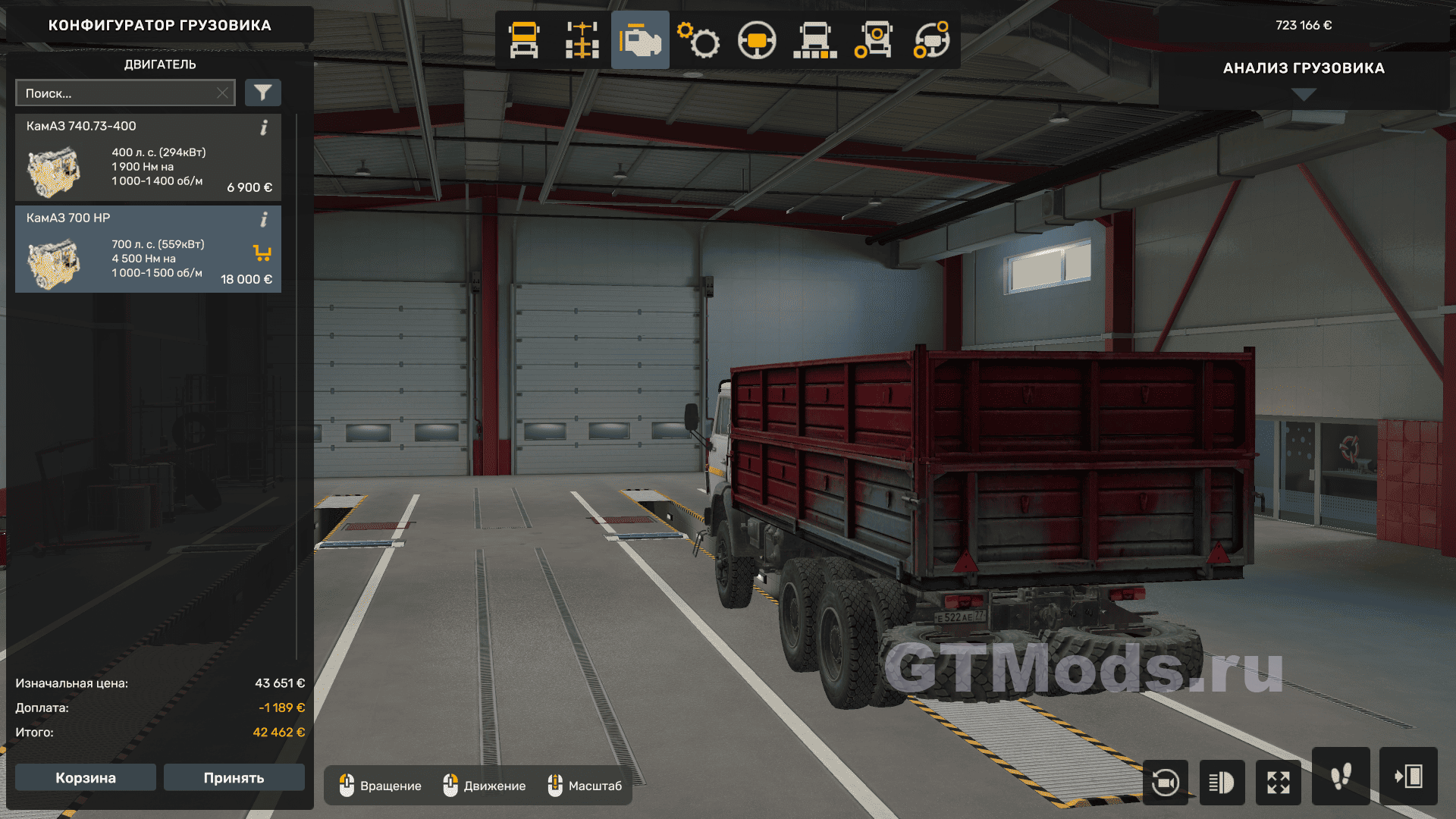
Task: Open the transmission gears tab
Action: click(x=698, y=40)
